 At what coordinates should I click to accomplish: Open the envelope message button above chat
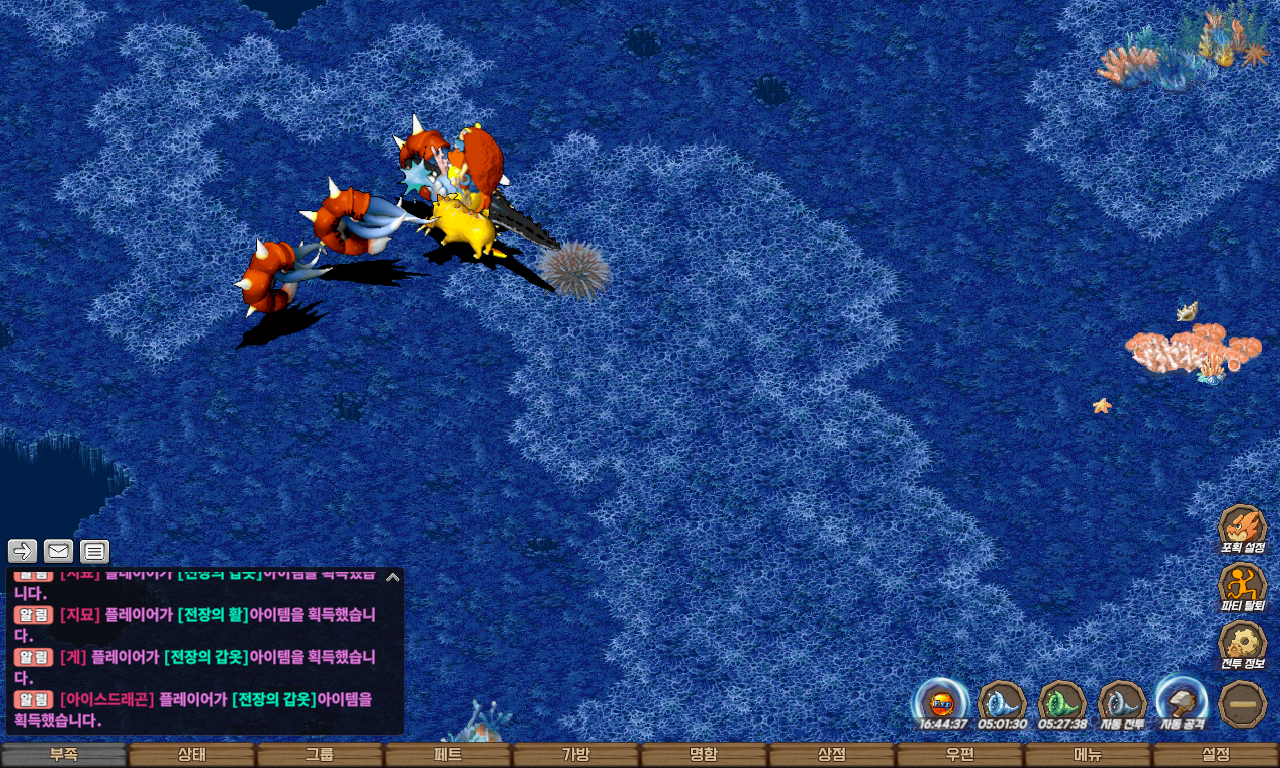[x=59, y=551]
